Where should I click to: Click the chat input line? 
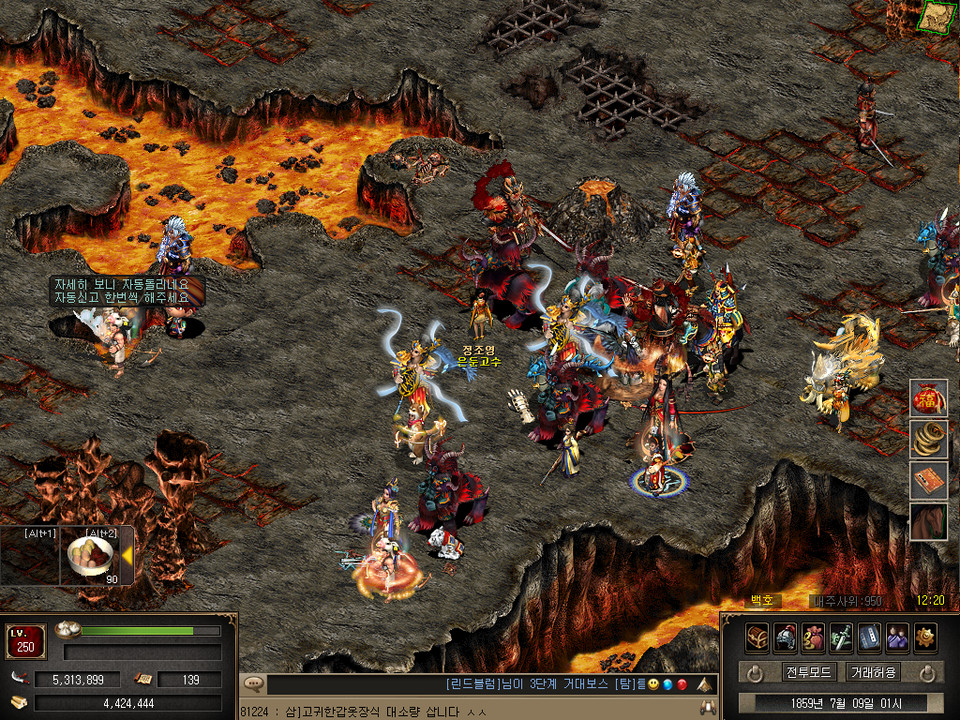pyautogui.click(x=470, y=711)
